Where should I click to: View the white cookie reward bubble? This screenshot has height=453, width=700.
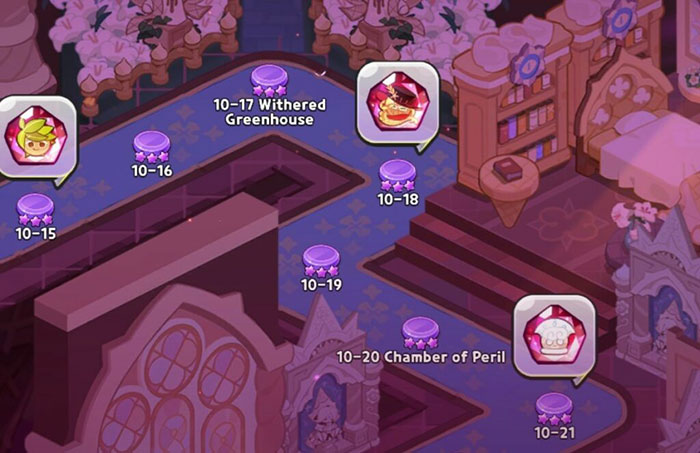coord(553,335)
